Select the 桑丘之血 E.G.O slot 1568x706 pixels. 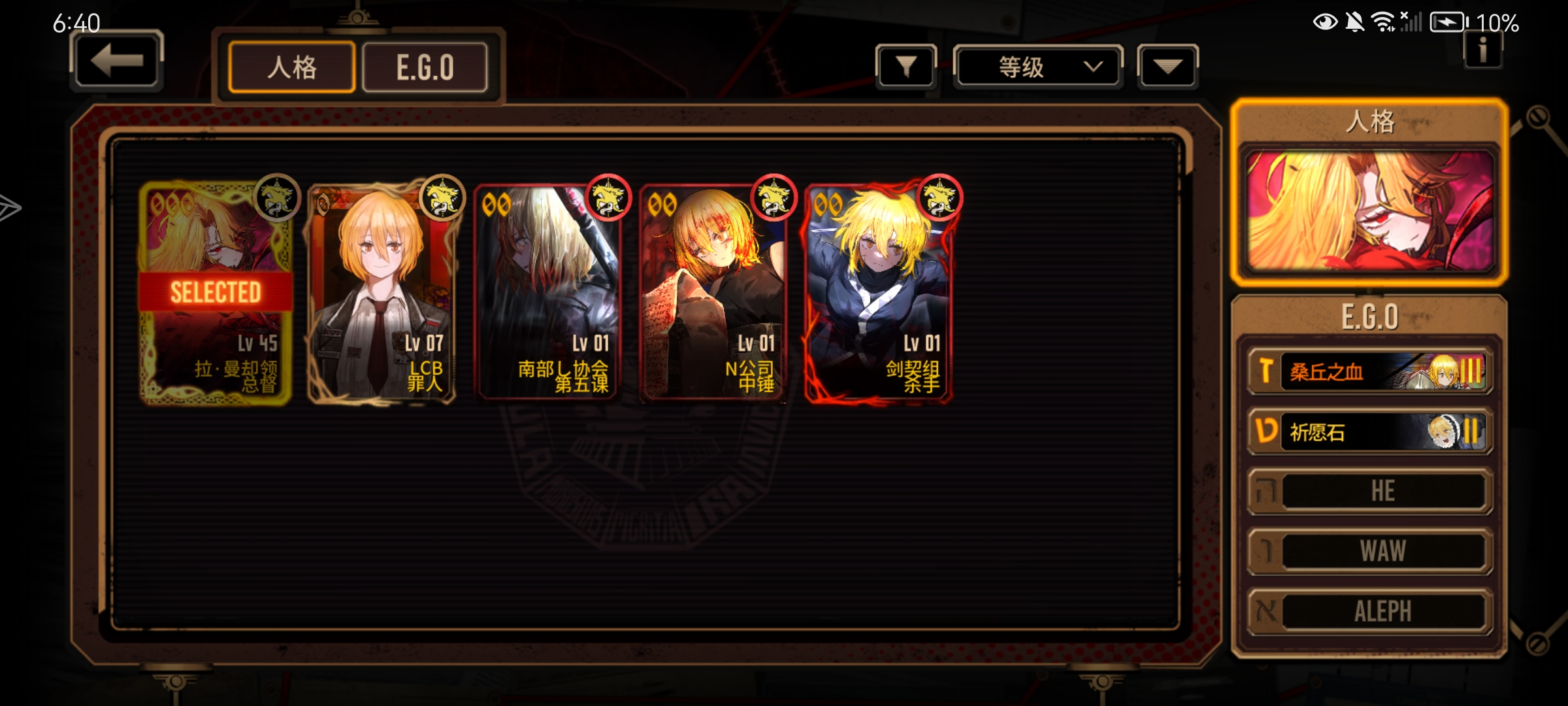pos(1369,372)
